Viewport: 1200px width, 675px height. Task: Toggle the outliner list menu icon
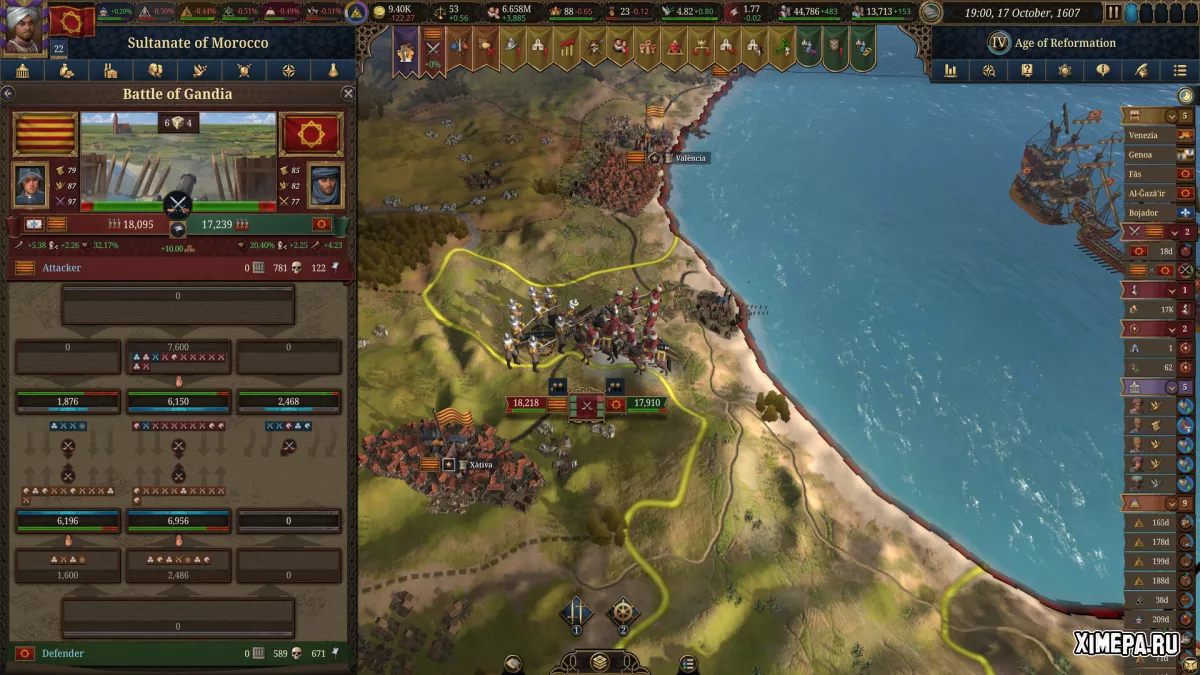pos(1180,71)
